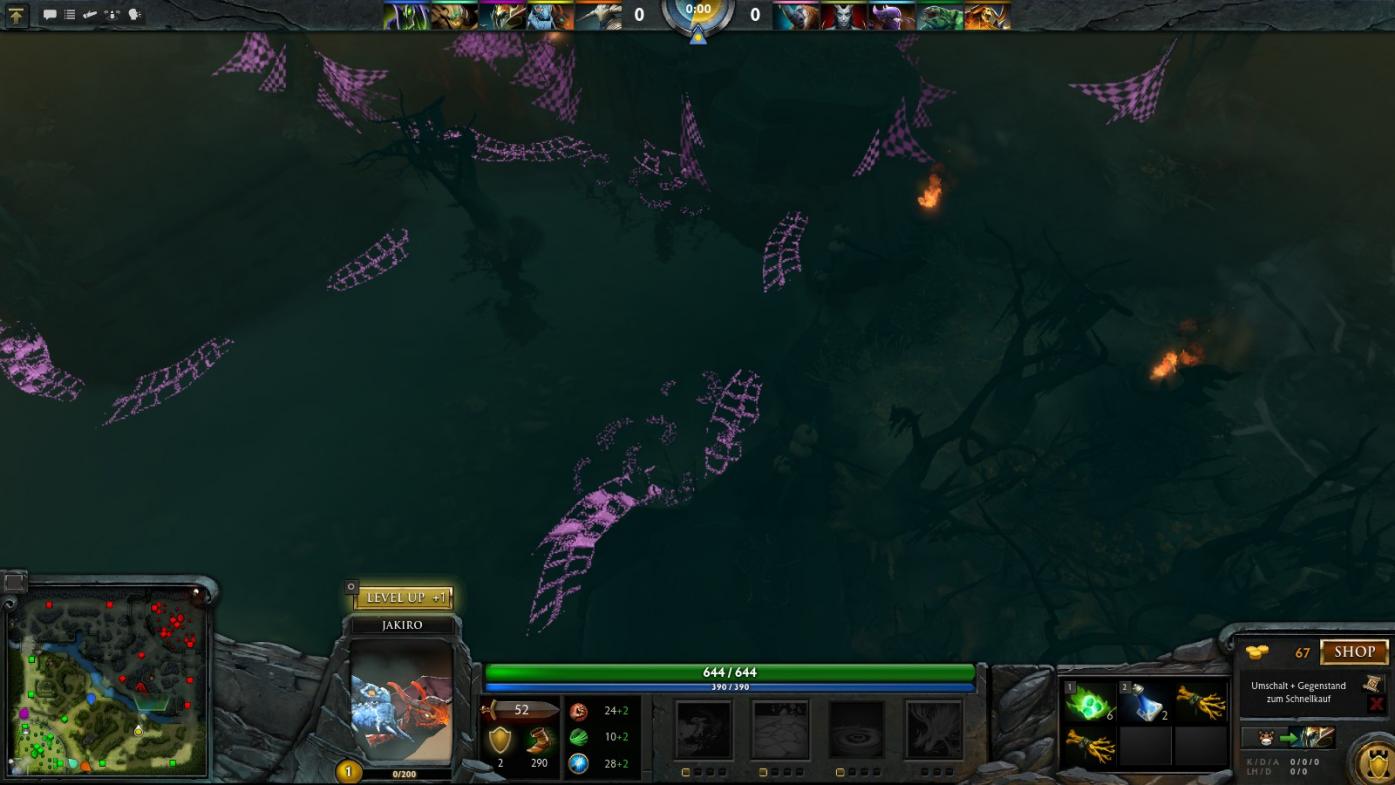Clear quickbuy with the red X
Viewport: 1395px width, 785px height.
coord(1376,704)
